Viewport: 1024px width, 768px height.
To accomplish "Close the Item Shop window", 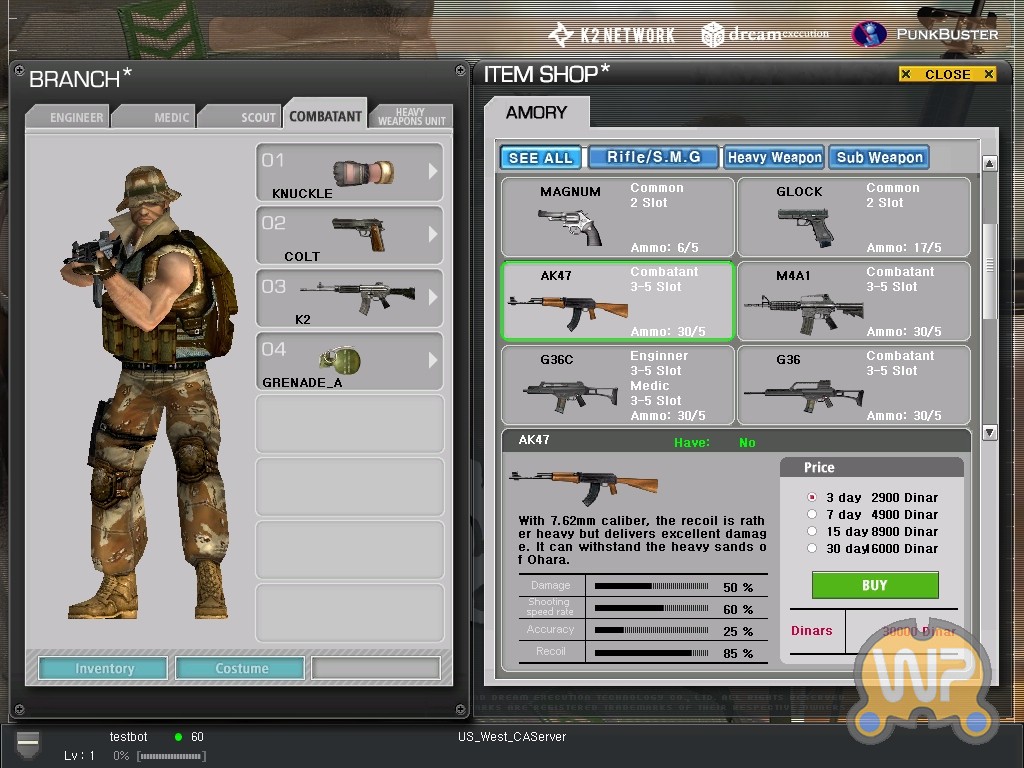I will [x=947, y=74].
